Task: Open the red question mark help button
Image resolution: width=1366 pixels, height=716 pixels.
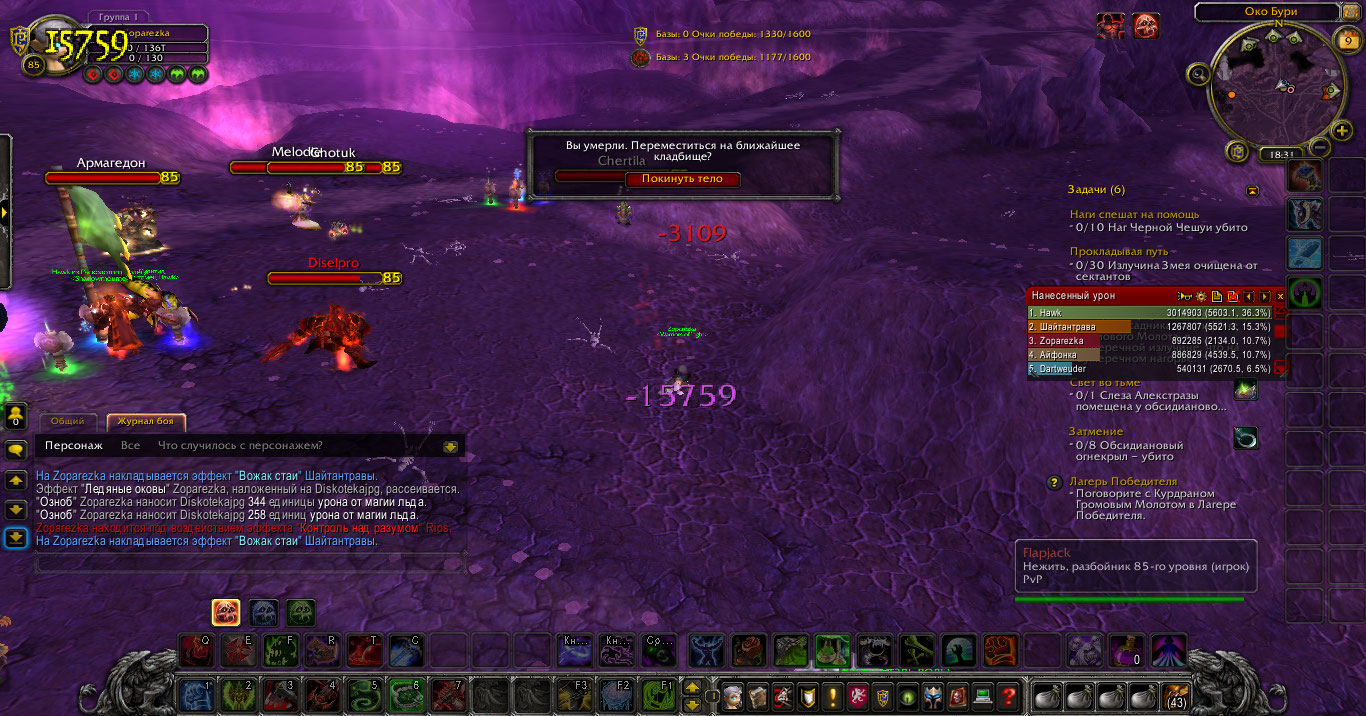Action: point(1009,695)
